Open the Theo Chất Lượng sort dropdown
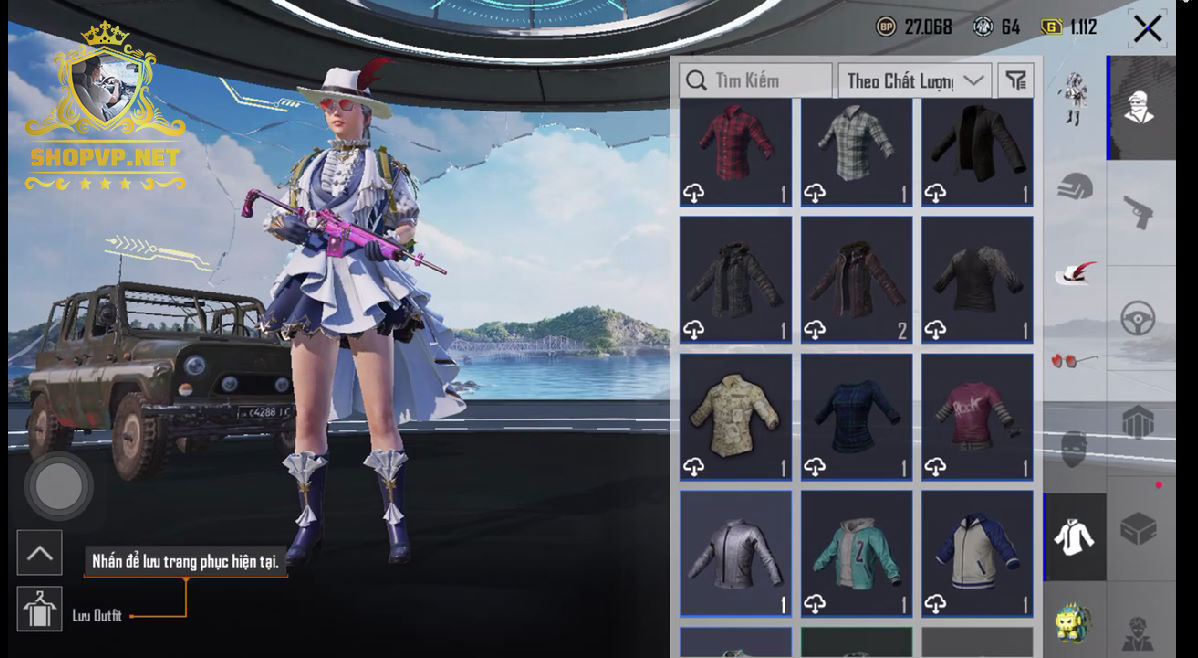 [x=915, y=81]
